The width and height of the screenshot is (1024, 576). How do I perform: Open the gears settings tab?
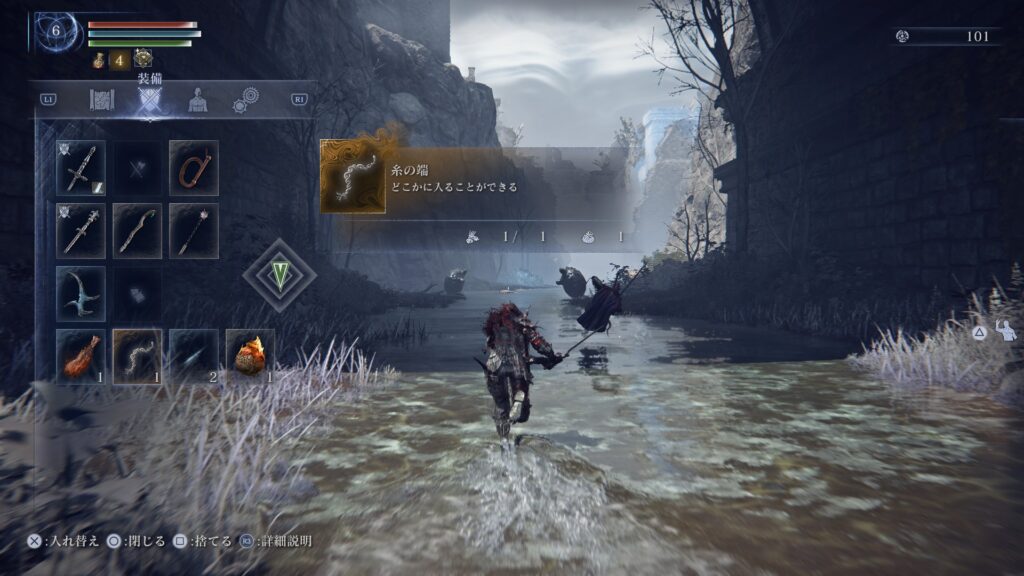pyautogui.click(x=246, y=100)
